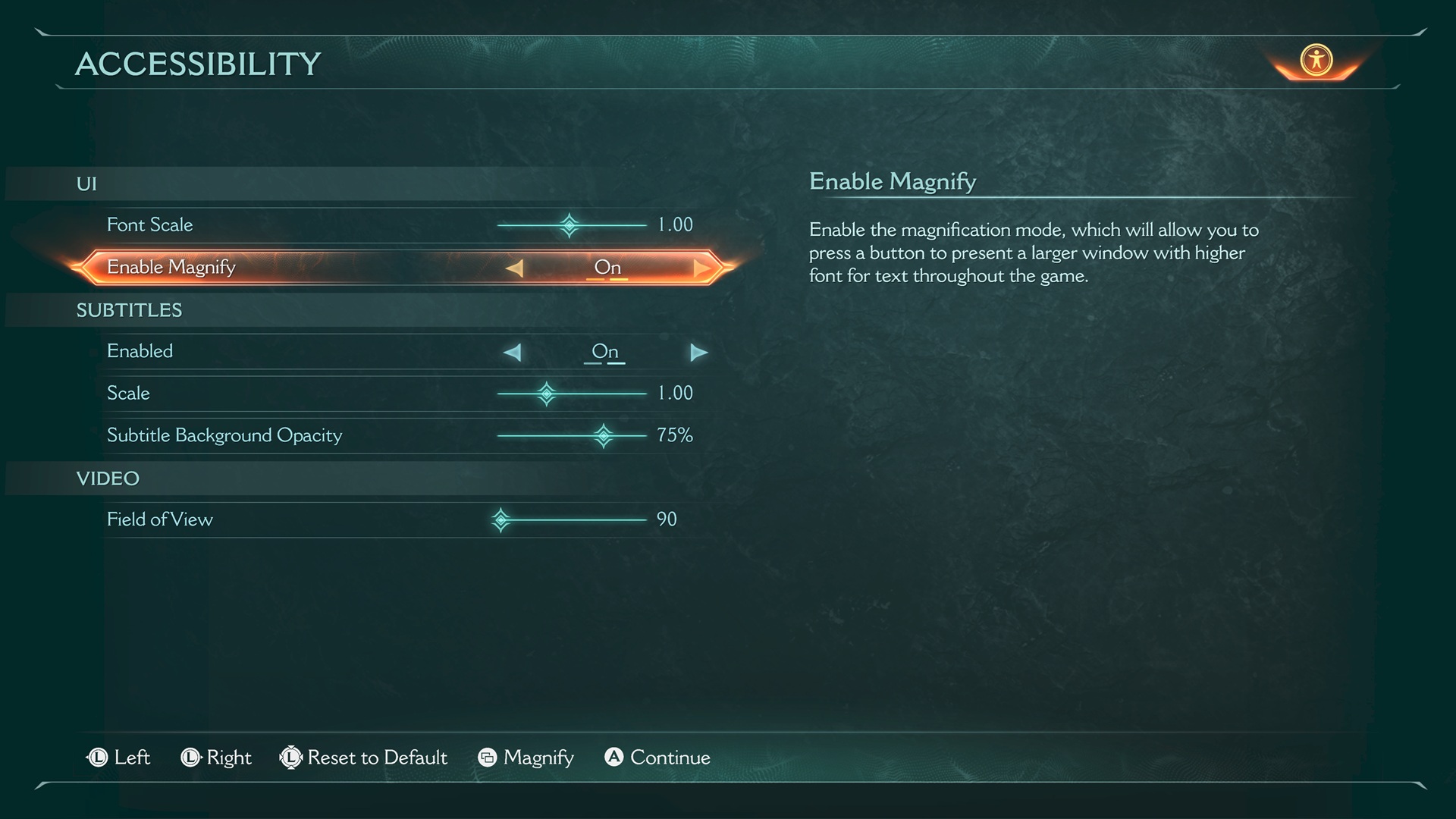The width and height of the screenshot is (1456, 819).
Task: Activate the Magnify option in footer
Action: coord(526,758)
